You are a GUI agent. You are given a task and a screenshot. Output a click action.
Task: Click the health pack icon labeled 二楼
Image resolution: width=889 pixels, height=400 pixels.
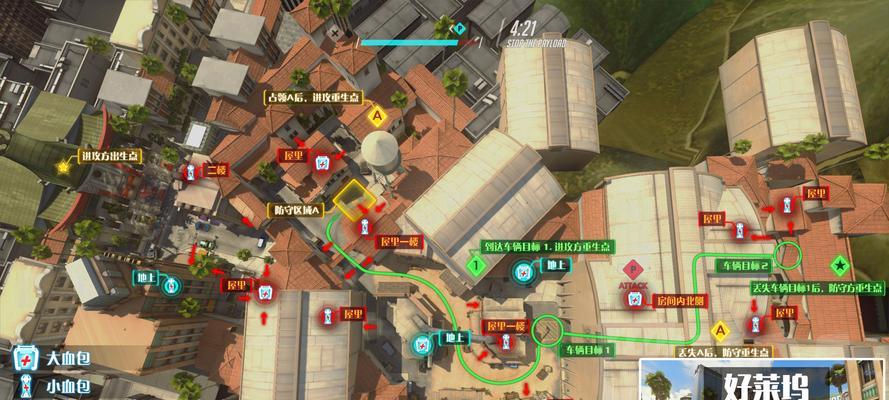[190, 172]
